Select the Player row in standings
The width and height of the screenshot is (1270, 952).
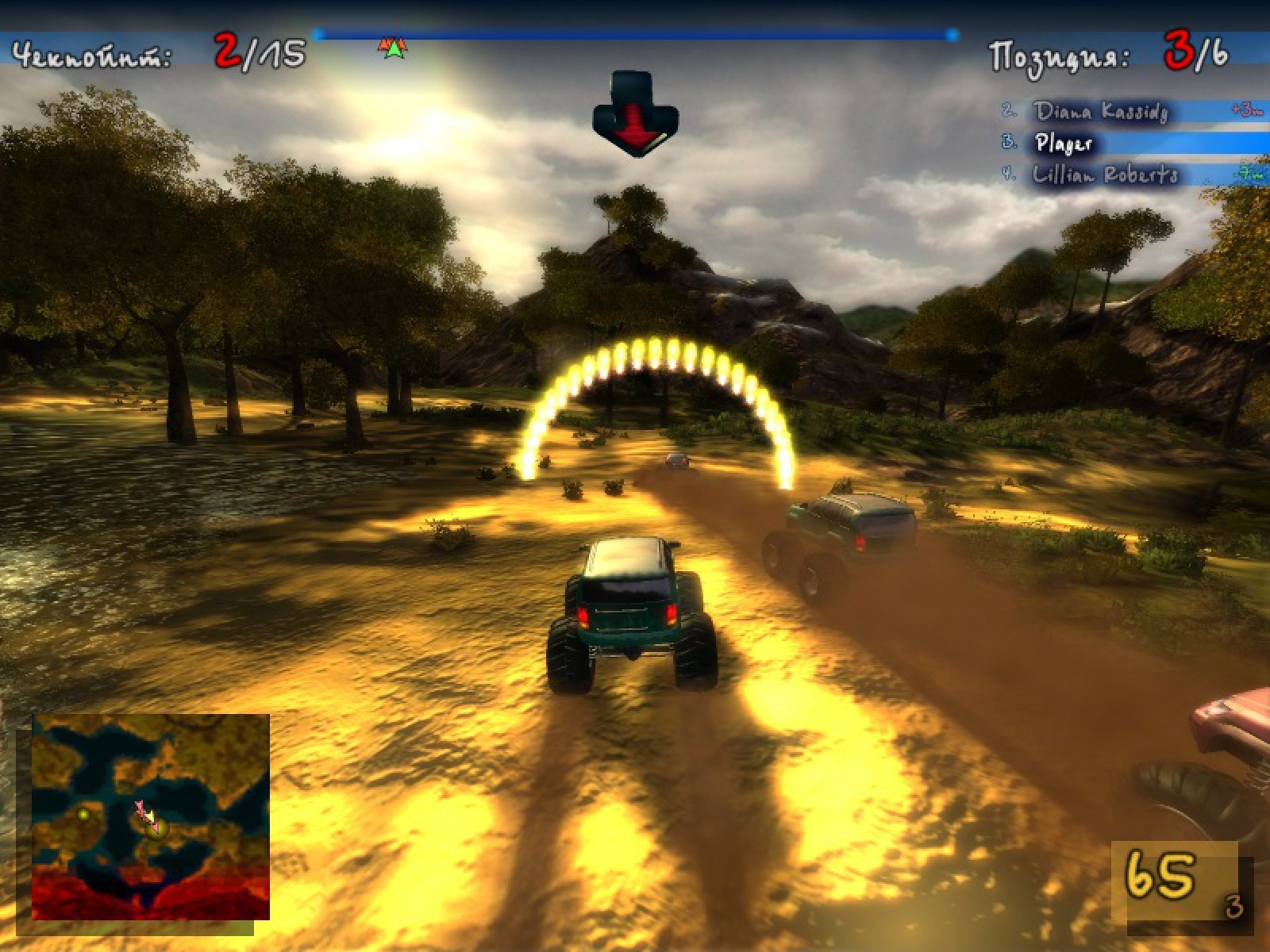coord(1065,144)
